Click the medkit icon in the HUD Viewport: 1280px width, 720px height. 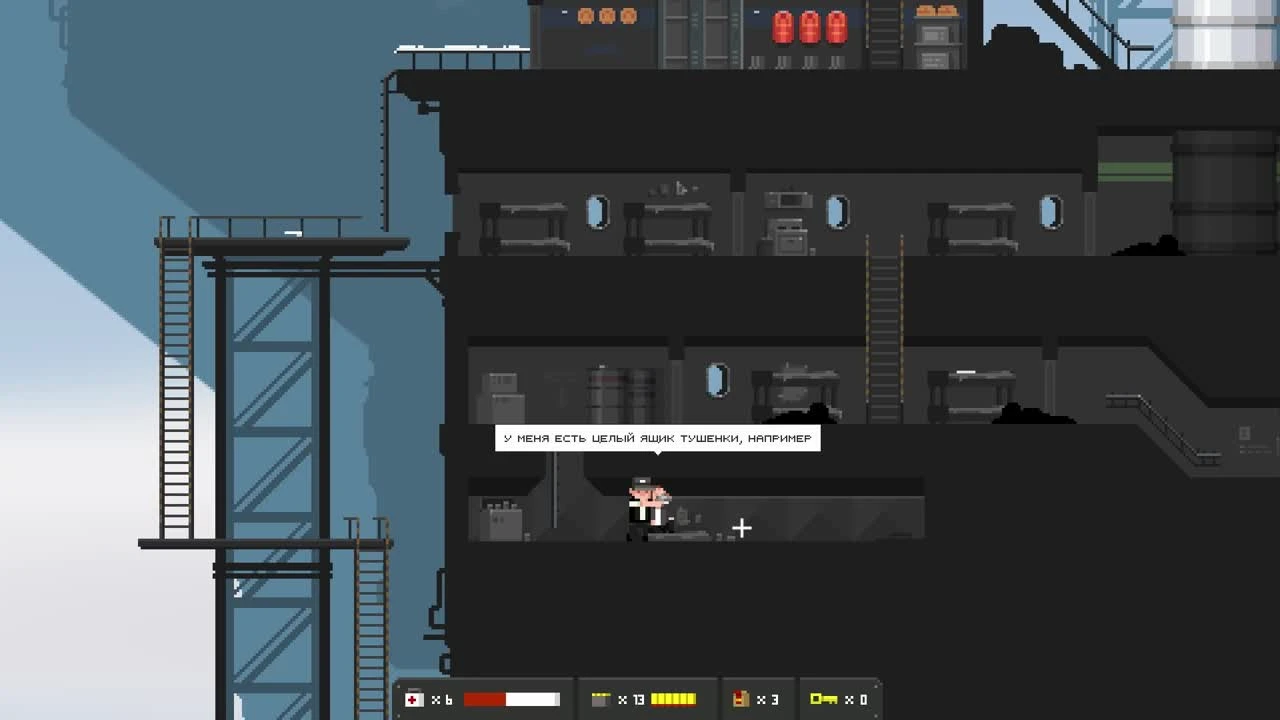pyautogui.click(x=415, y=699)
